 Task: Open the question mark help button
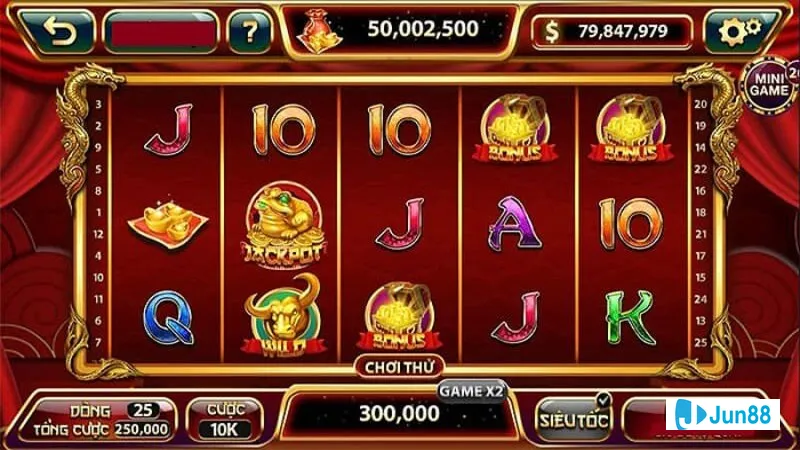pos(249,33)
